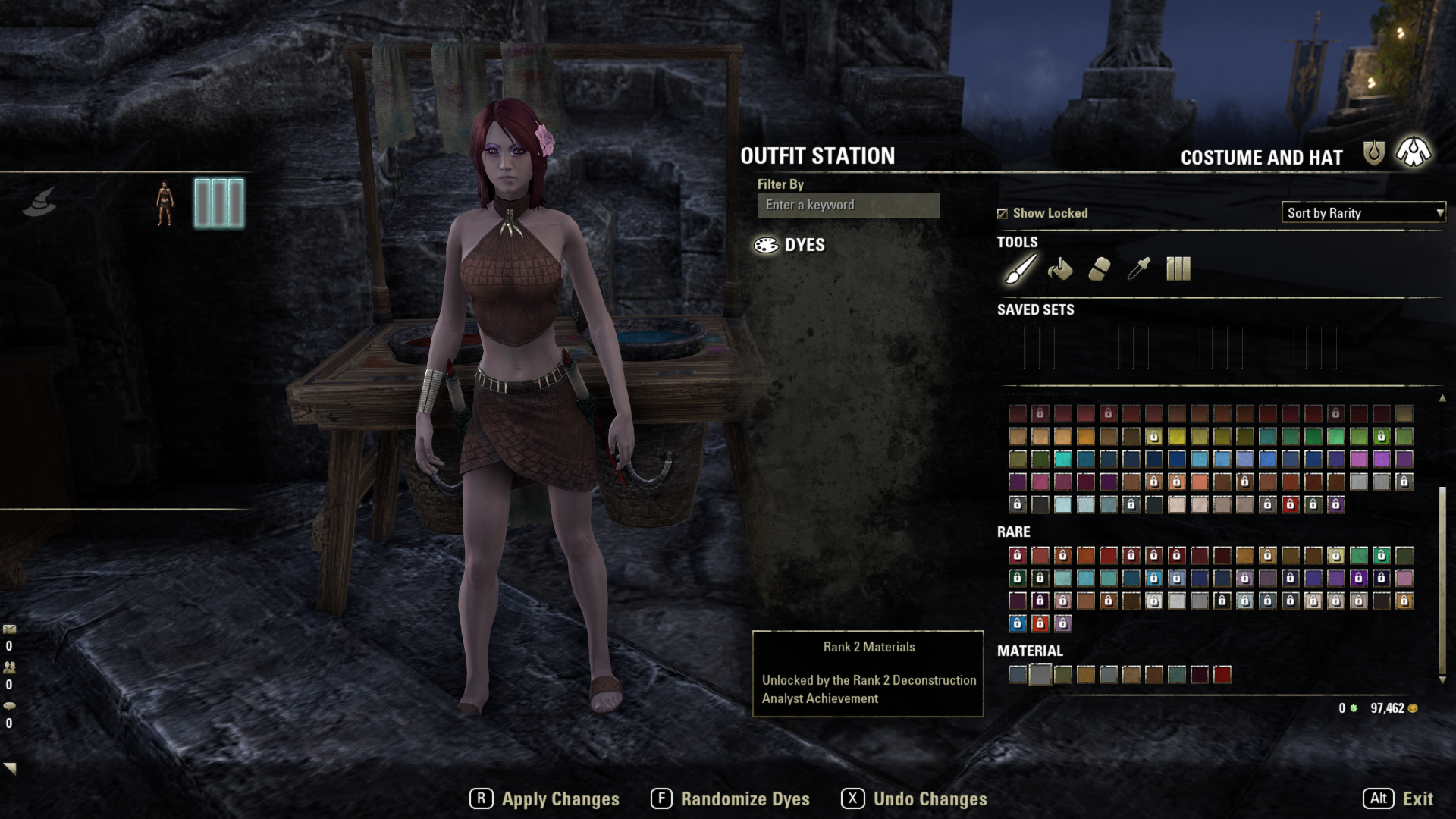Click the dye list scroll-down arrow

pyautogui.click(x=1442, y=680)
